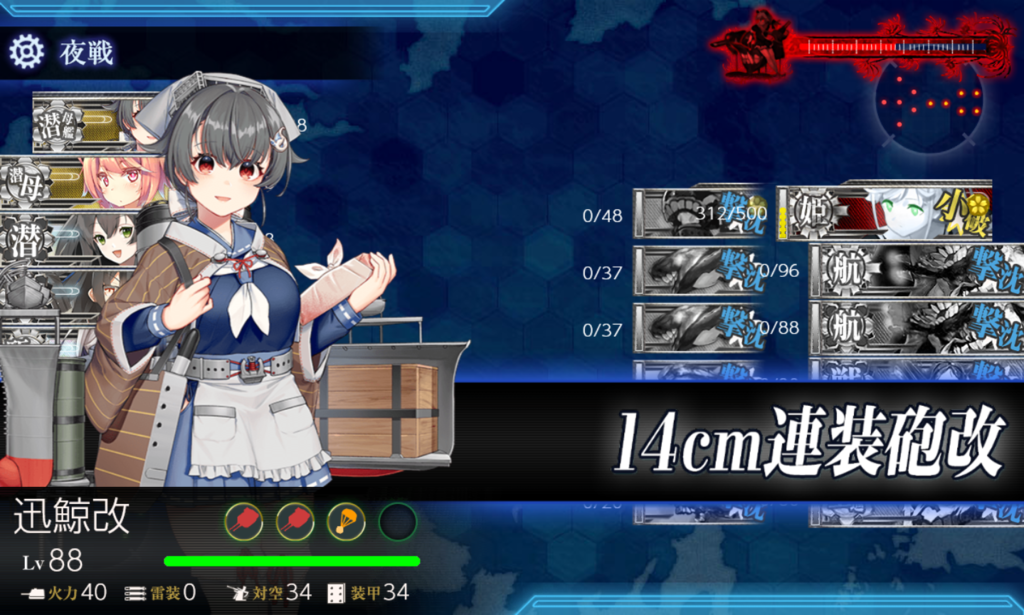Click the gear icon beside 夜戦
This screenshot has height=615, width=1024.
click(x=26, y=50)
